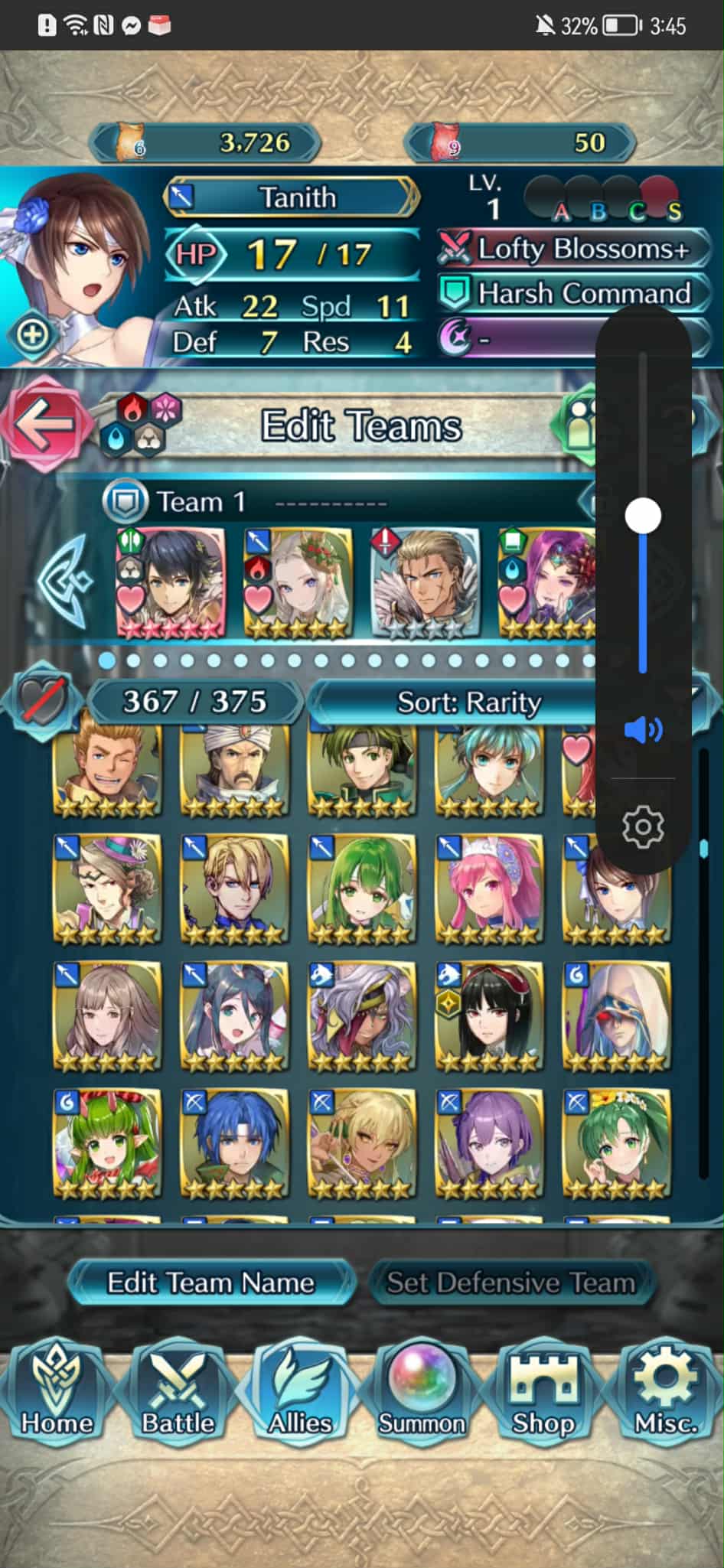Mute sound via the volume speaker icon
The height and width of the screenshot is (1568, 724).
[643, 730]
